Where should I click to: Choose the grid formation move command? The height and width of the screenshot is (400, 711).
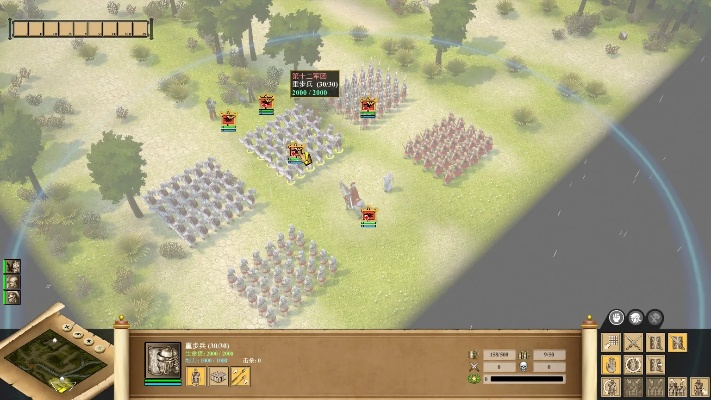[x=610, y=343]
